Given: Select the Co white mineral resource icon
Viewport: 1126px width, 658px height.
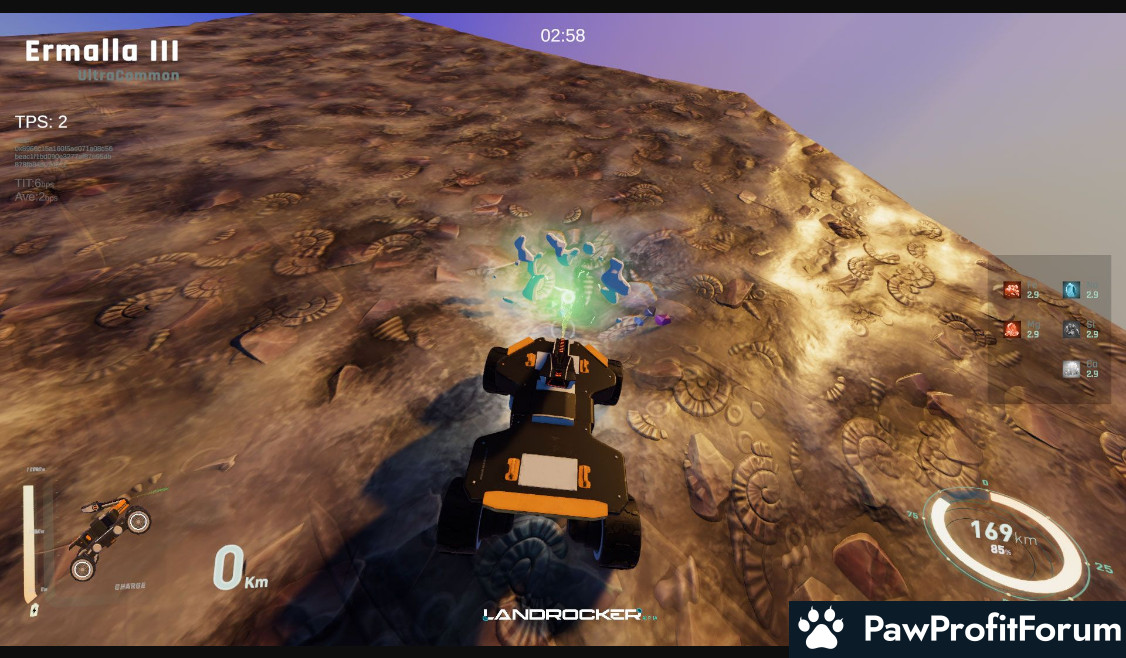Looking at the screenshot, I should (1071, 369).
